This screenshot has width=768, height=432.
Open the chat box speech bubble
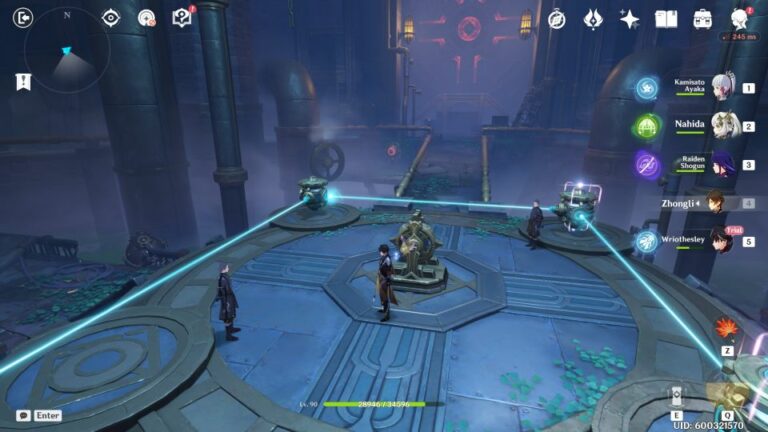(23, 415)
